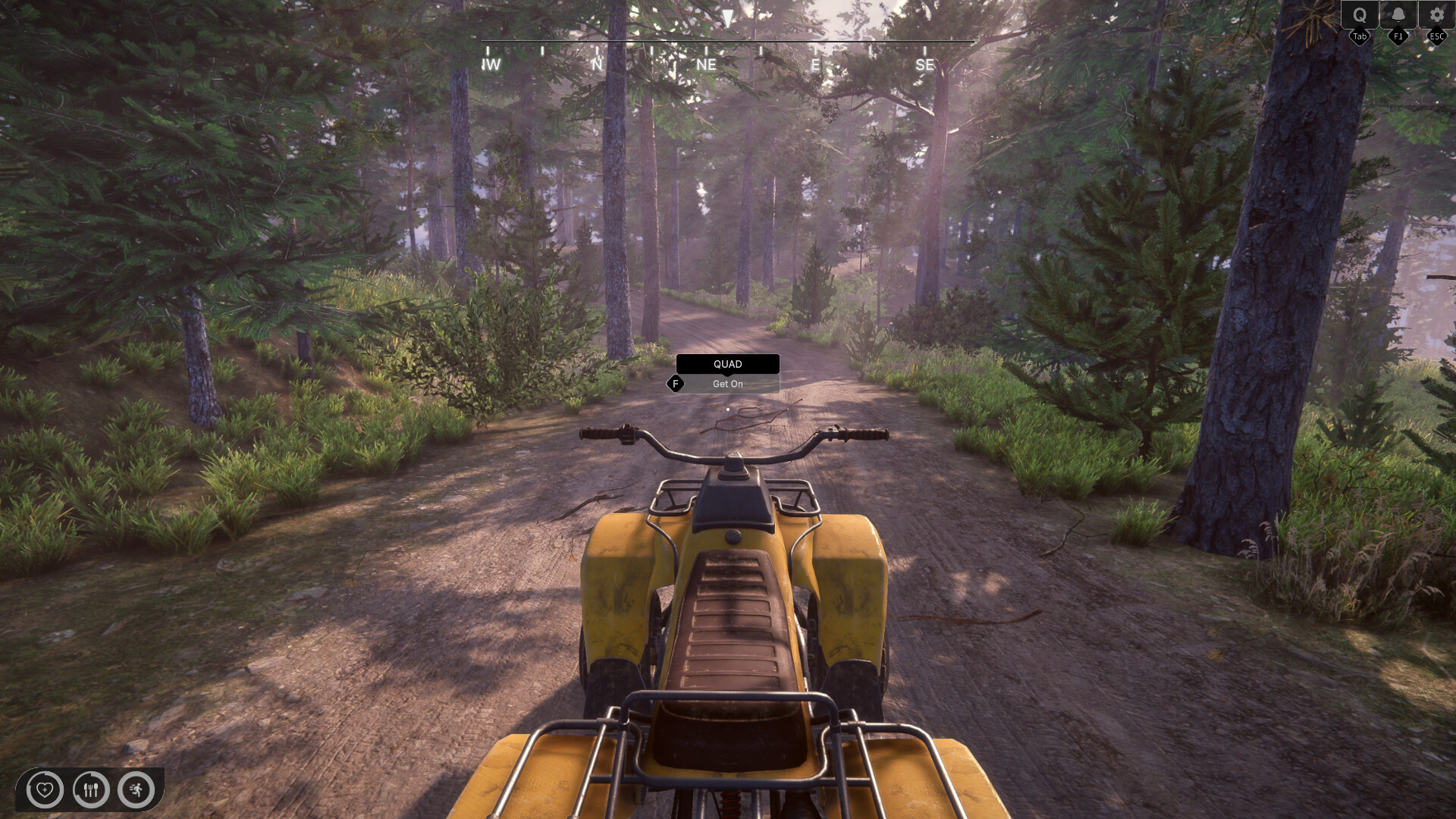Image resolution: width=1456 pixels, height=819 pixels.
Task: Show notifications with the bell icon
Action: [1398, 15]
